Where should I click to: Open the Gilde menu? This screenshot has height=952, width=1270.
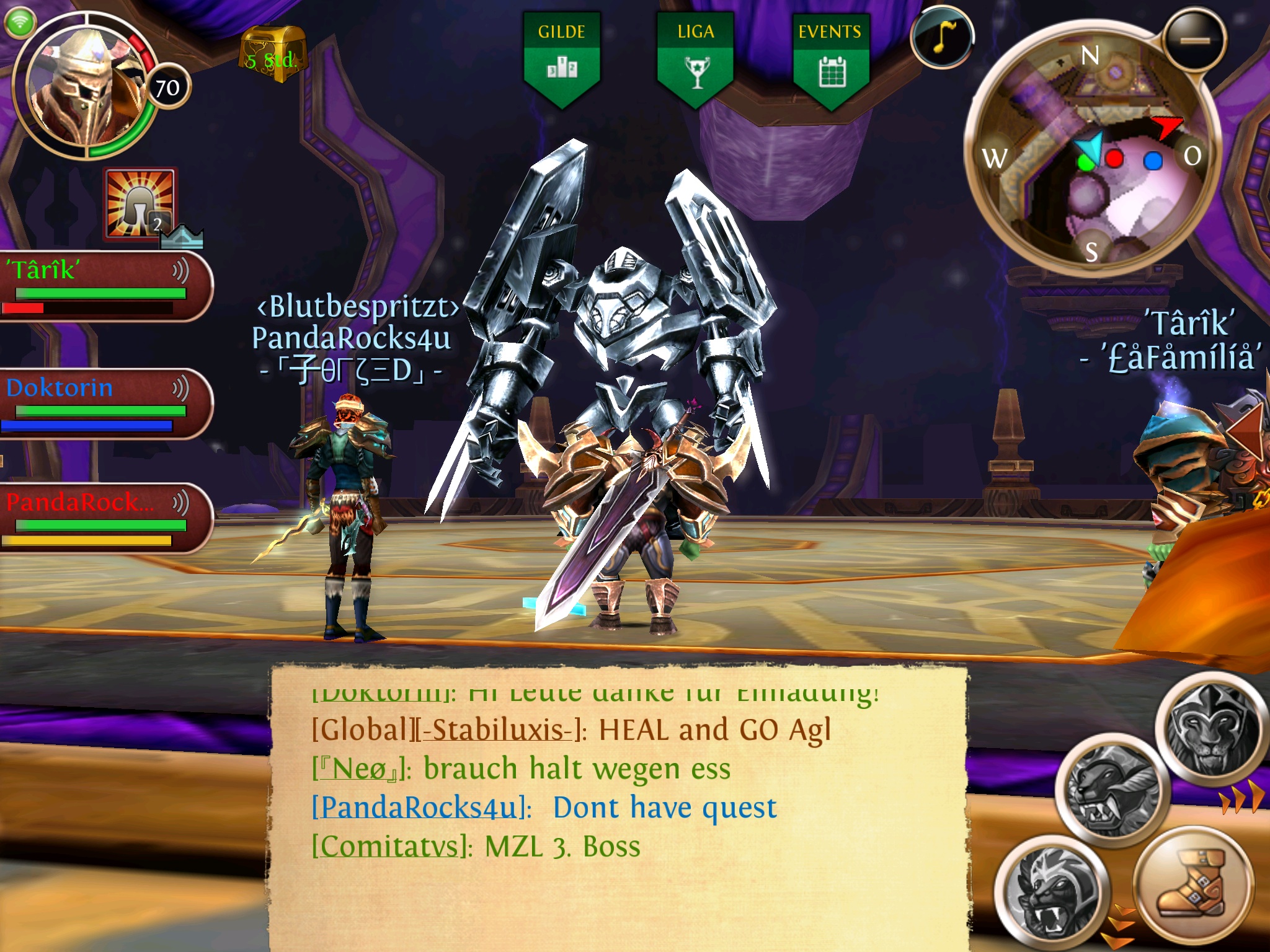point(561,58)
